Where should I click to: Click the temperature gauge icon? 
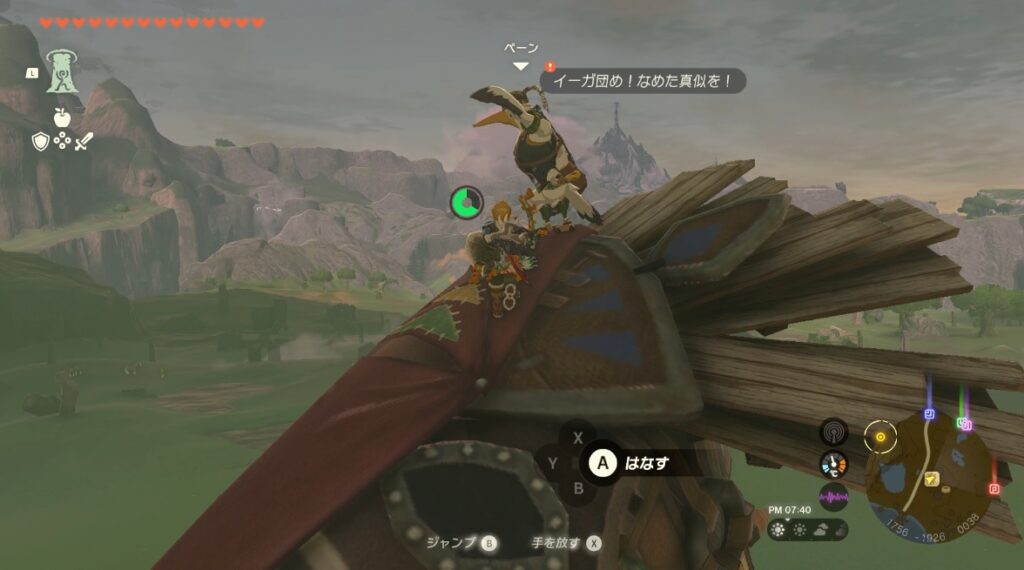[x=833, y=464]
